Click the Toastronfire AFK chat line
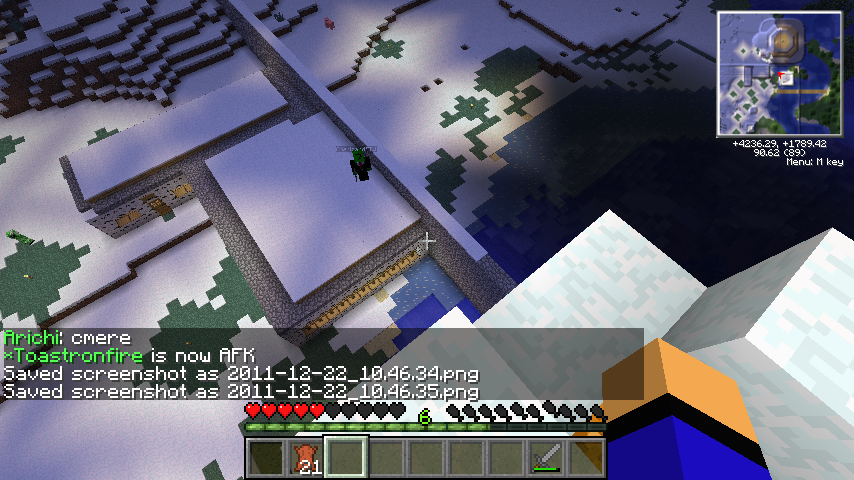This screenshot has height=480, width=854. tap(129, 356)
